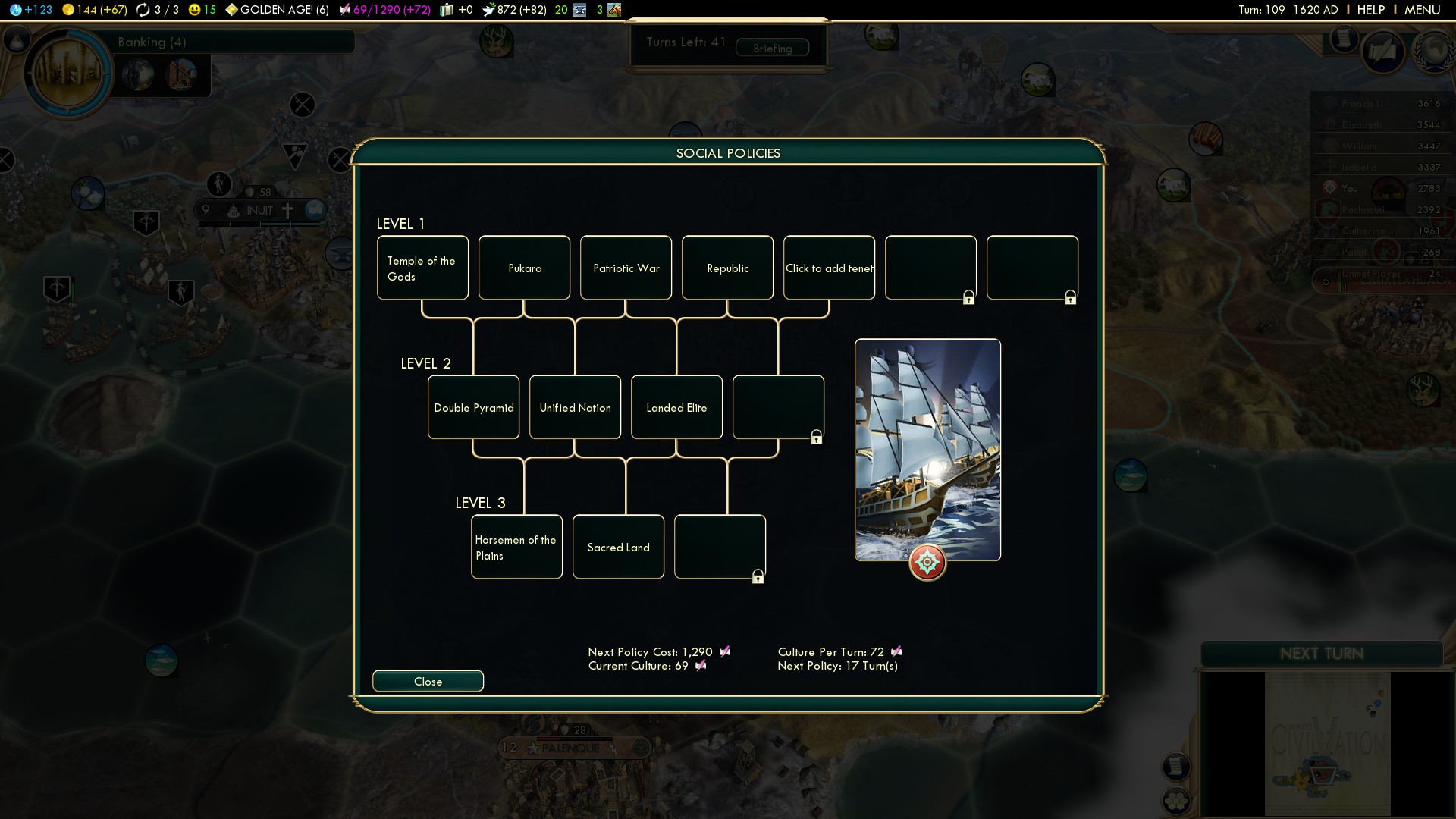The width and height of the screenshot is (1456, 819).
Task: Open the Republic tenet
Action: 727,268
